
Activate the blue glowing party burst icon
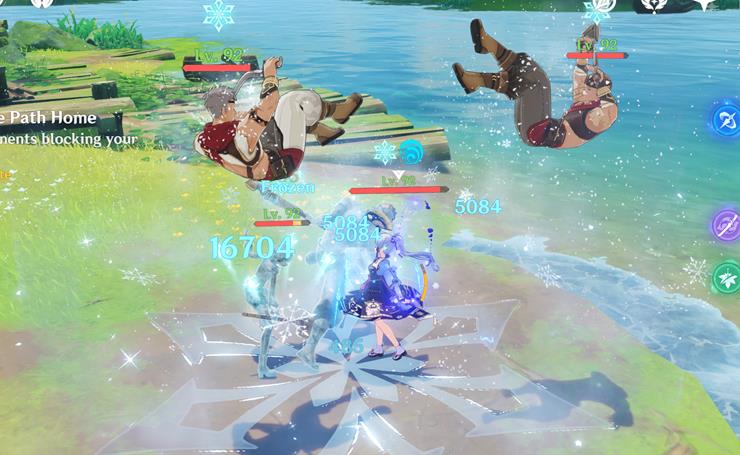coord(724,119)
